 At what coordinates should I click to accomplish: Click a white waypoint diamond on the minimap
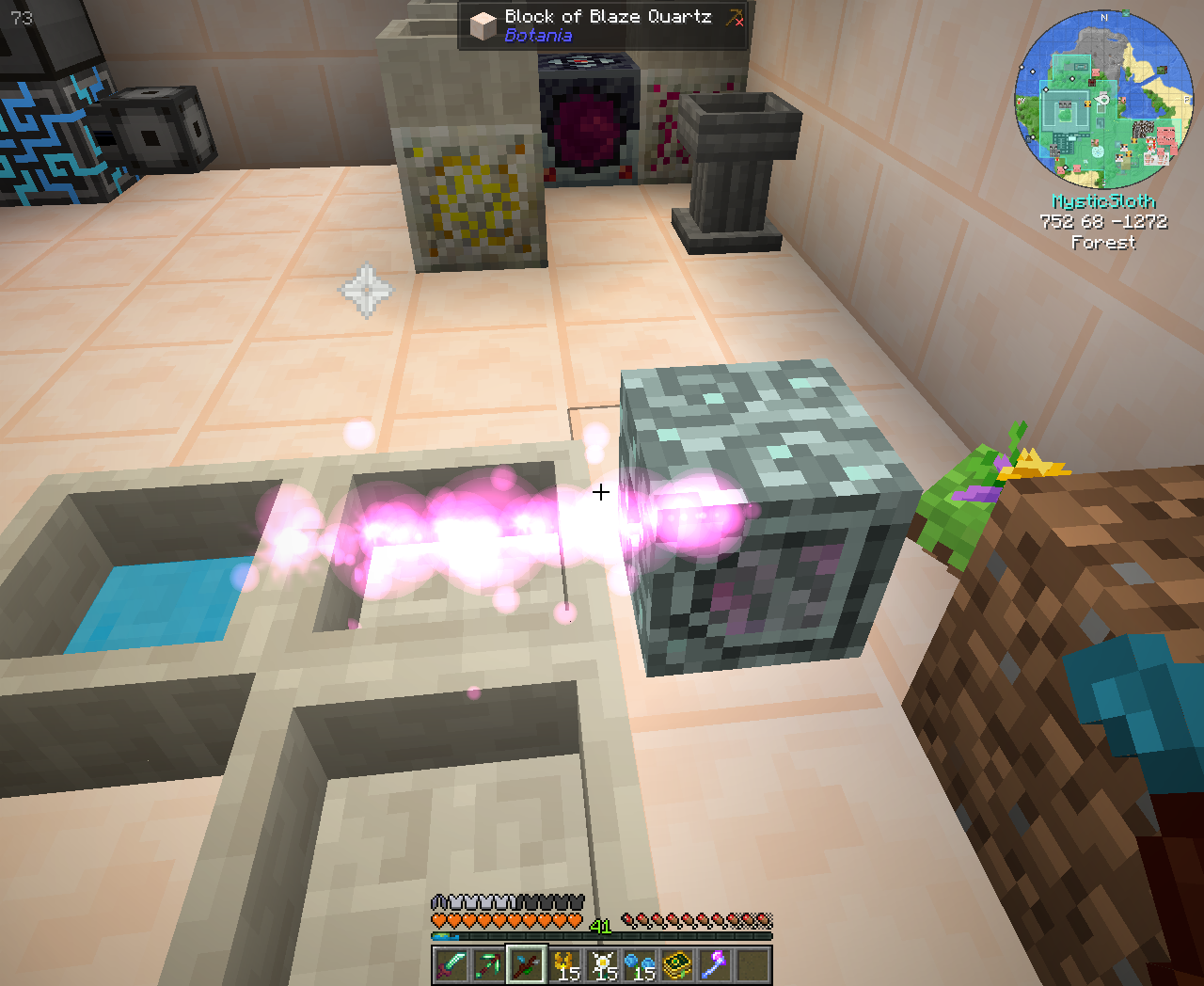1072,79
